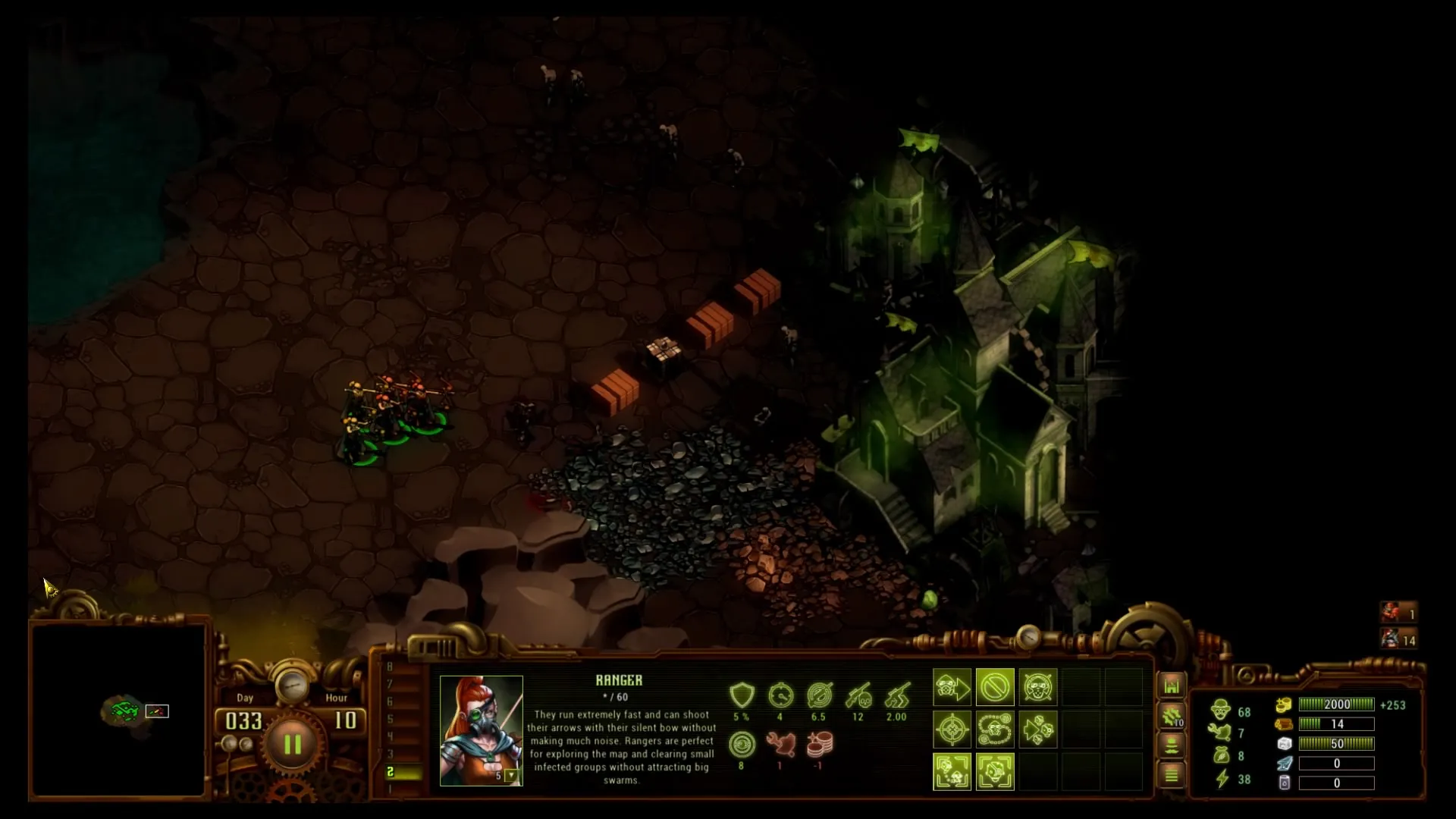The height and width of the screenshot is (819, 1456).
Task: Open the dropdown arrow on Ranger portrait
Action: pos(512,776)
